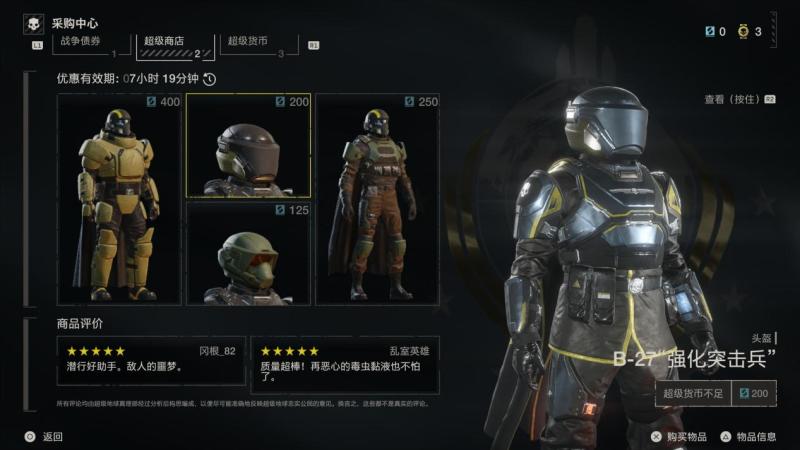
Task: Choose the dark helmet priced 200
Action: click(x=248, y=146)
